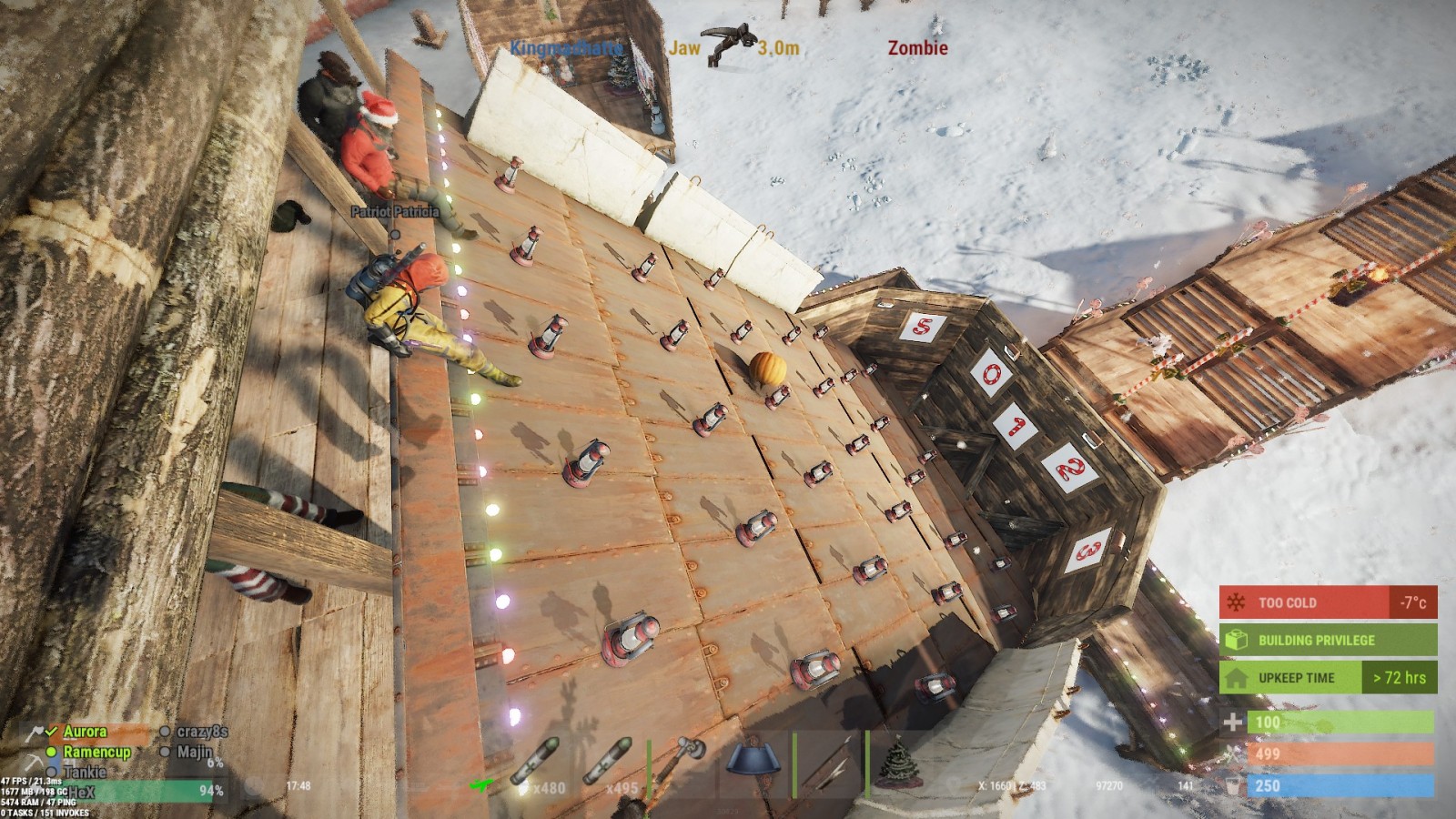Click offline teammate crazy8s in team list
The image size is (1456, 819).
(201, 732)
